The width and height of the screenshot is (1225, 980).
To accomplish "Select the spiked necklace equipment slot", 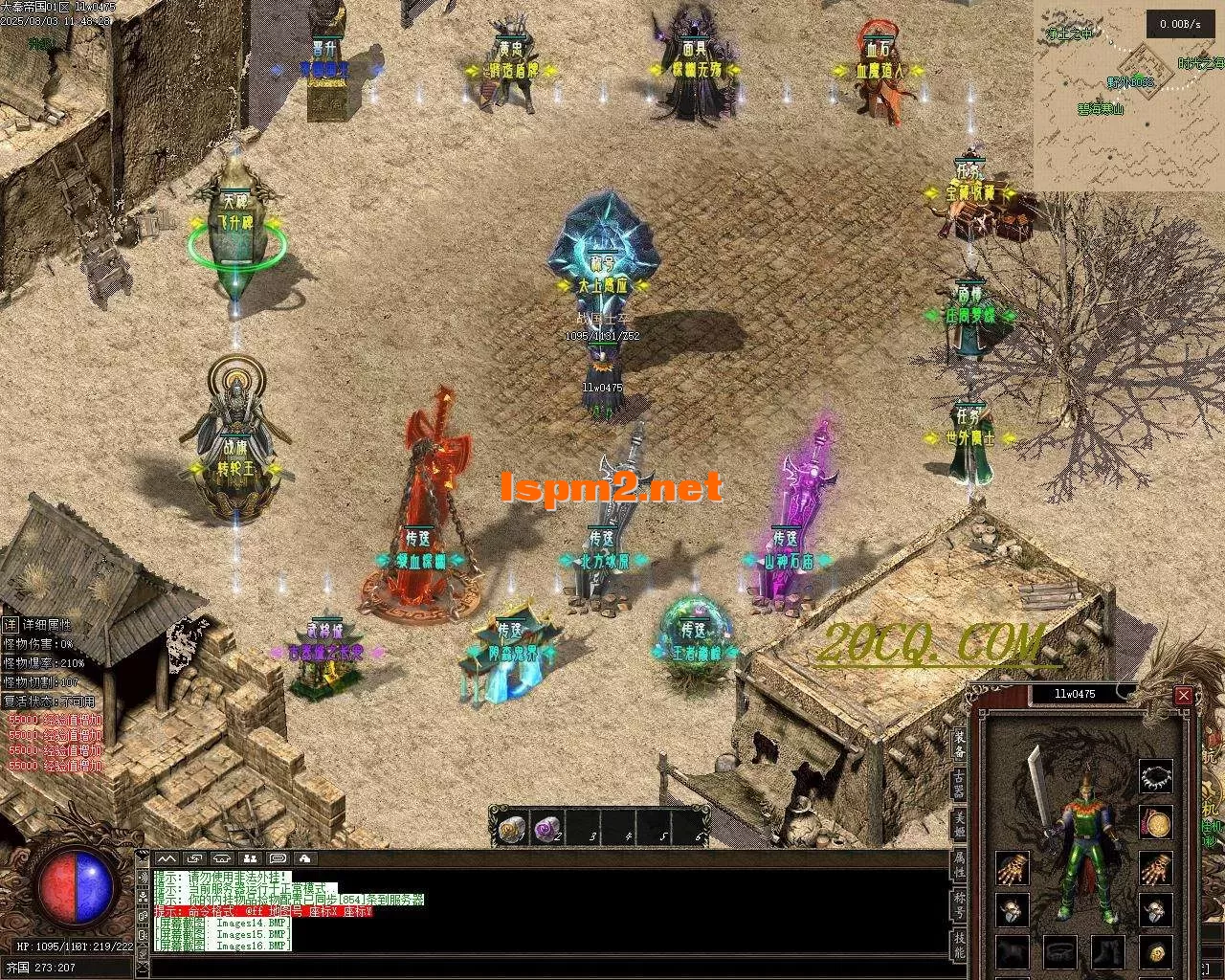I will pos(1156,776).
